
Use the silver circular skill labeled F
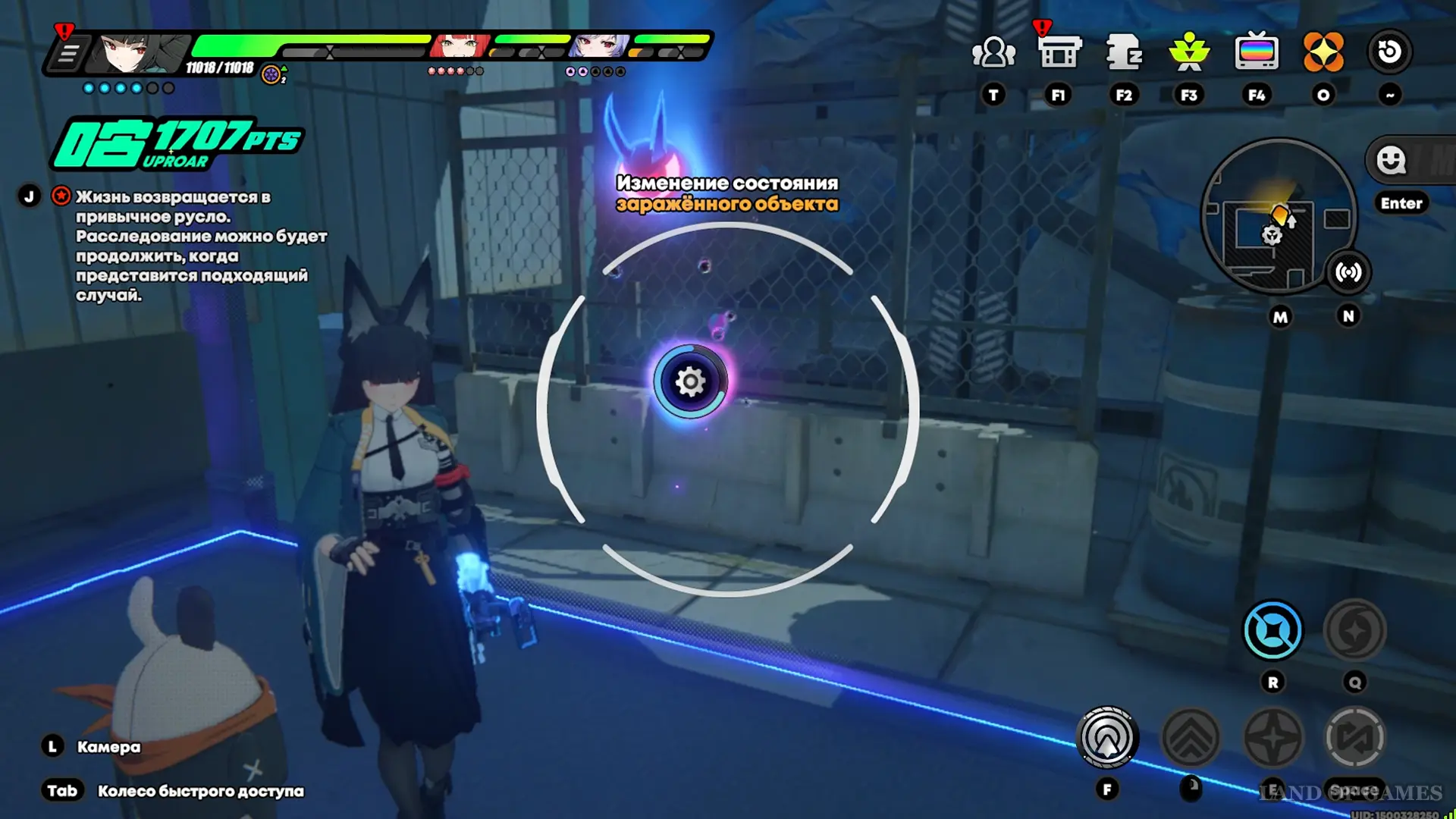point(1107,737)
